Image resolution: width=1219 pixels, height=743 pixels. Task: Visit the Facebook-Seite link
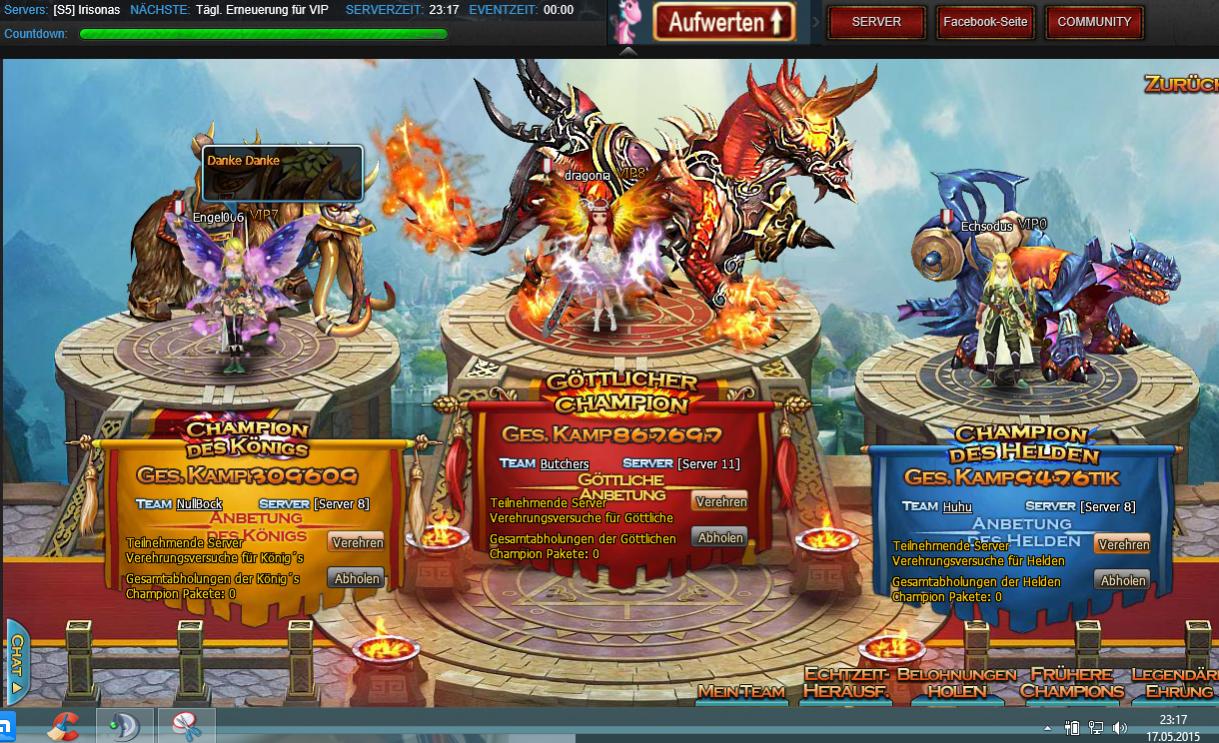[985, 22]
